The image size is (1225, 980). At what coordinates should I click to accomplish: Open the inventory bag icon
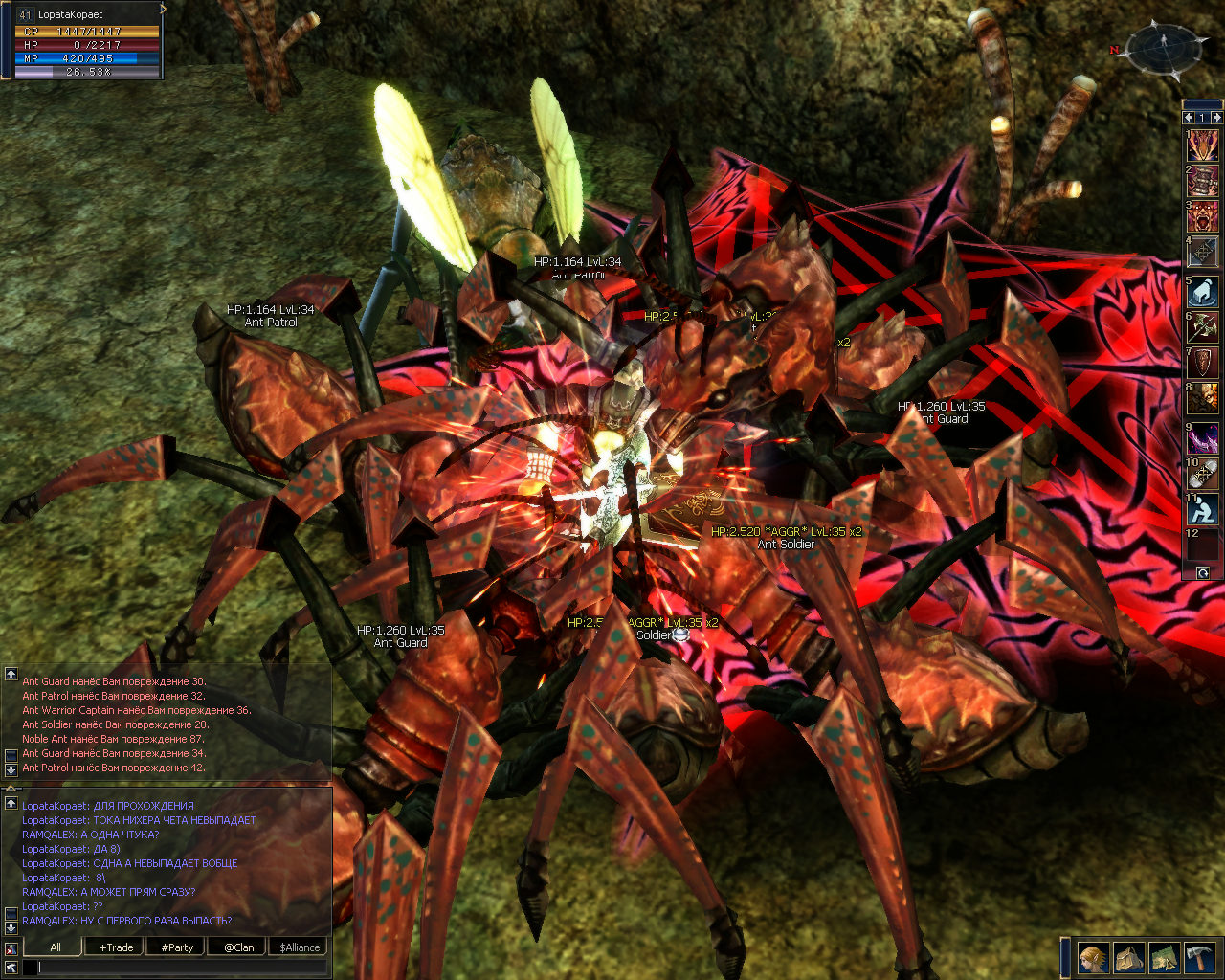point(1129,957)
